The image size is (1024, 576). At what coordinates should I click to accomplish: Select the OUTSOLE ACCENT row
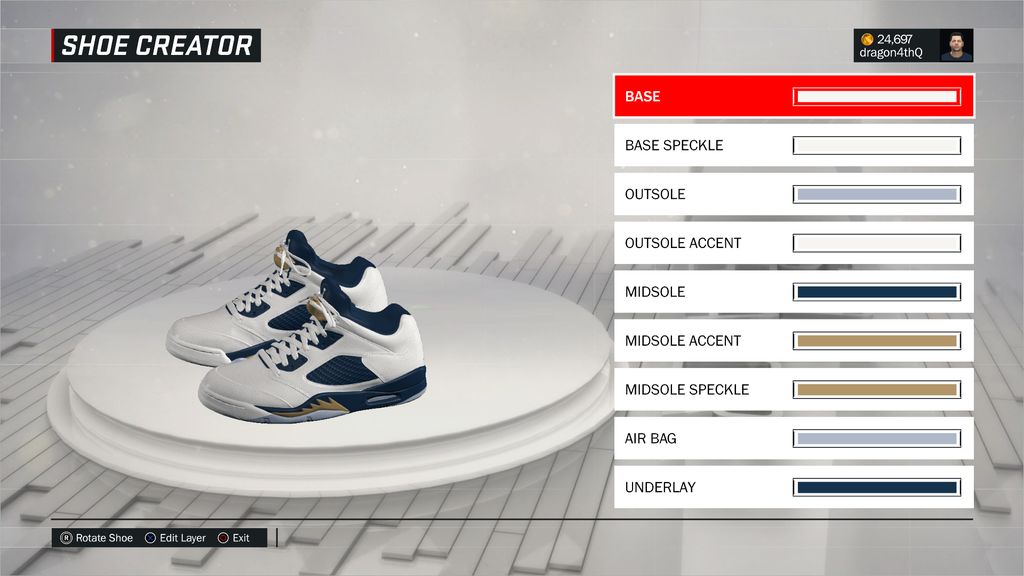point(793,243)
